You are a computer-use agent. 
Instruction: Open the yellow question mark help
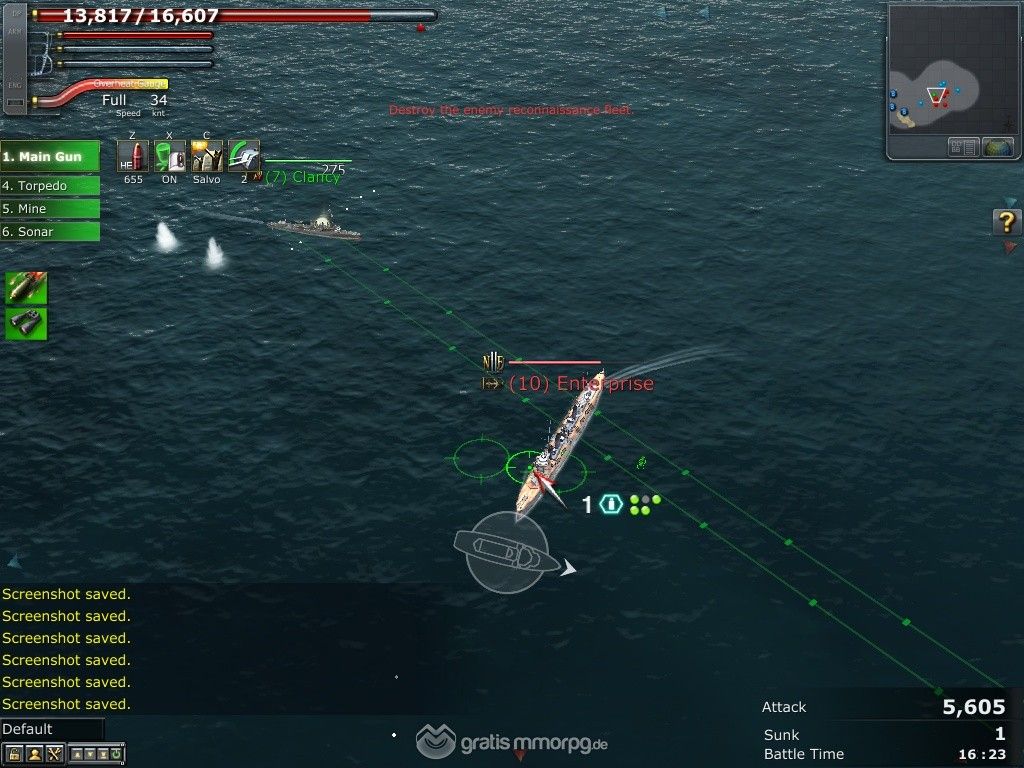pos(1006,222)
